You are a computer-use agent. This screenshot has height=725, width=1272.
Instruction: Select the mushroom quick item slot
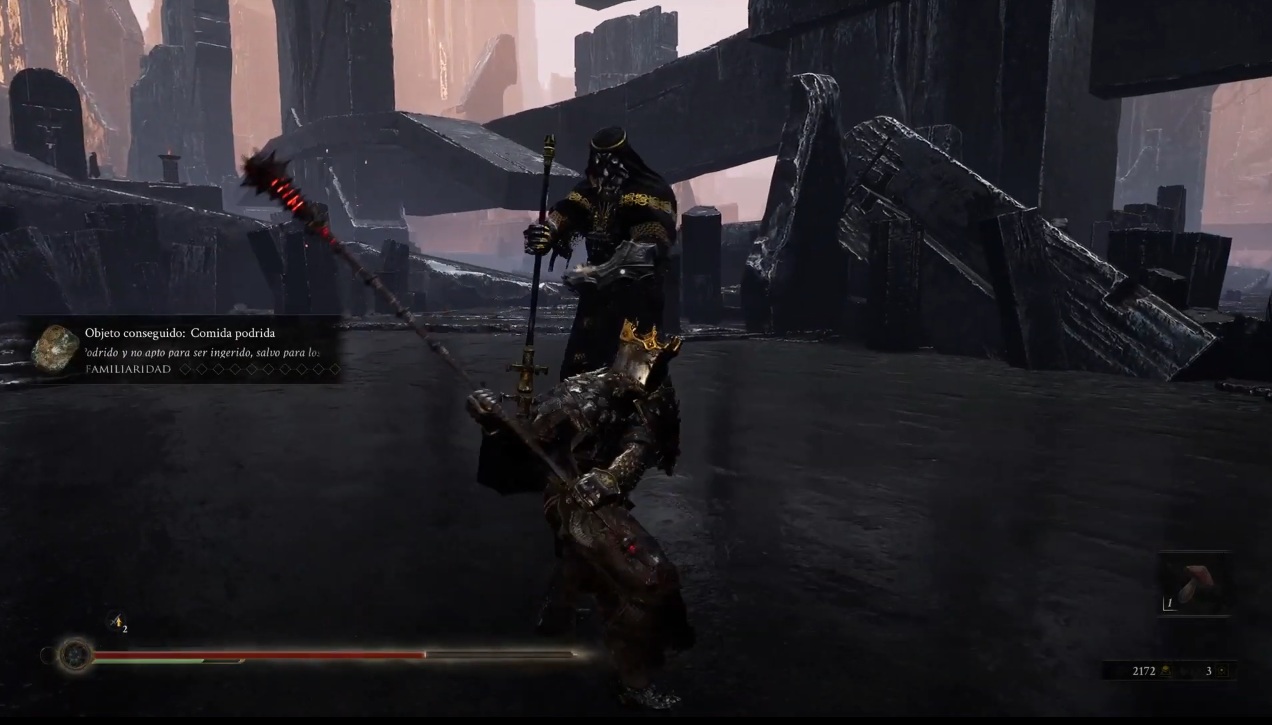pyautogui.click(x=1194, y=584)
